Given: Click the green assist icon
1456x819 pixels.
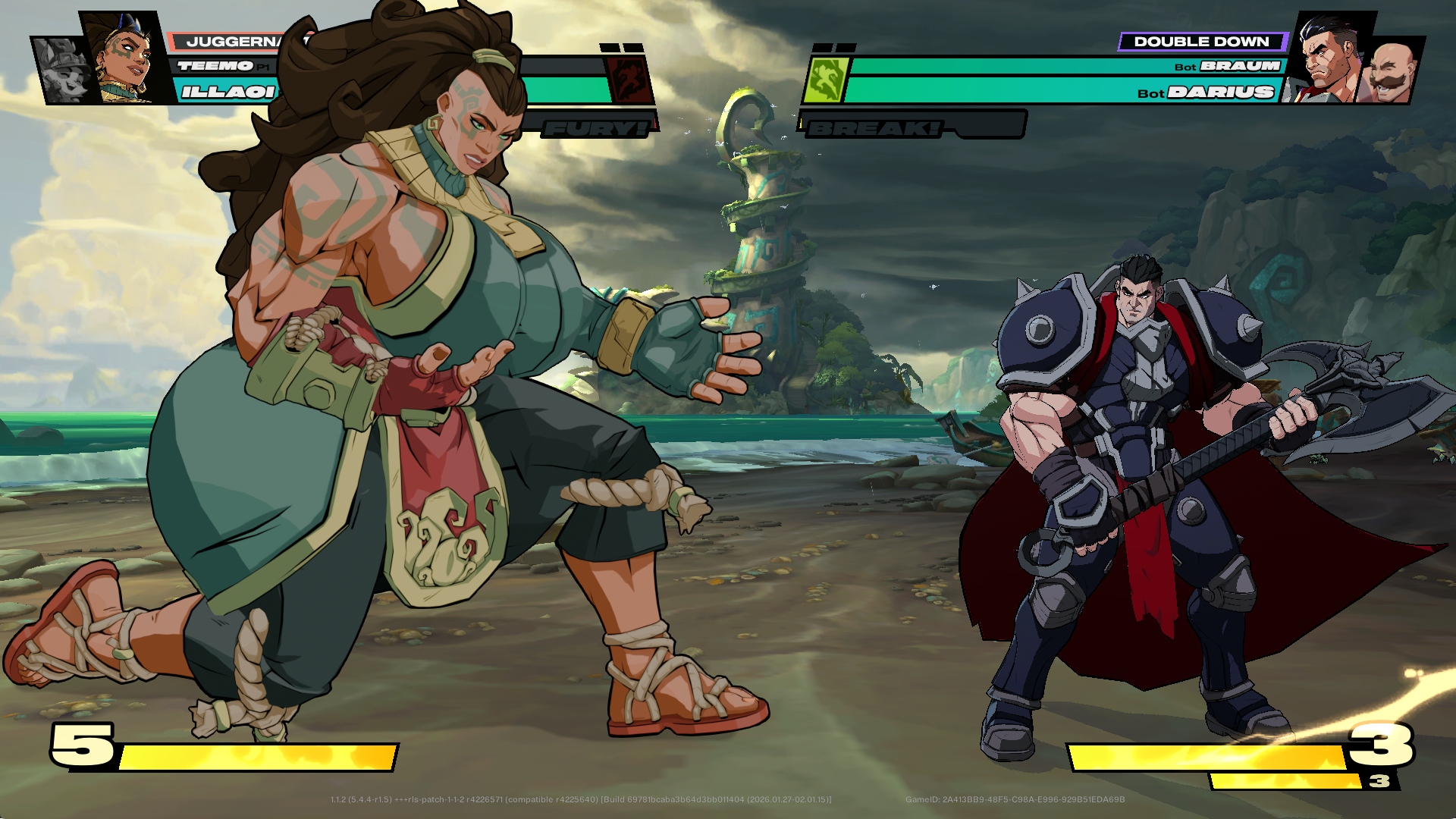Looking at the screenshot, I should pos(824,80).
